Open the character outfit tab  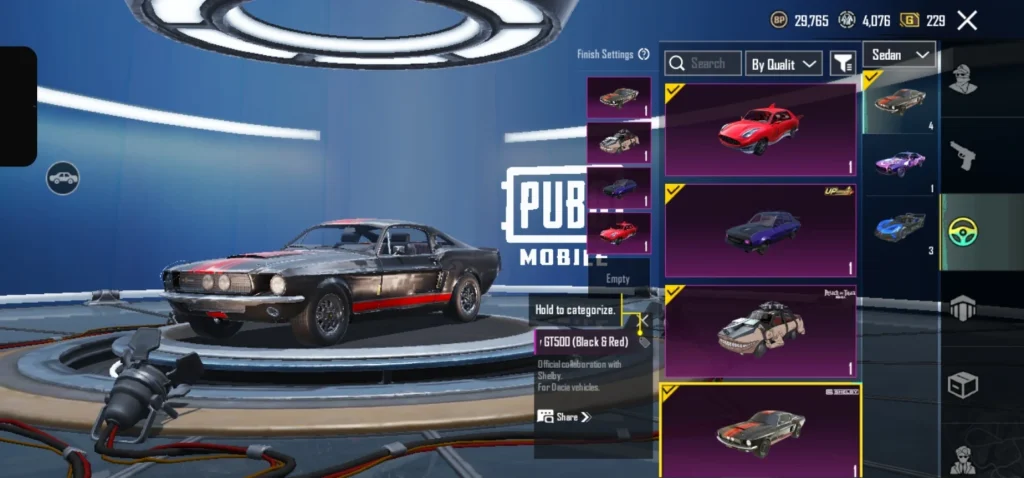pyautogui.click(x=964, y=80)
